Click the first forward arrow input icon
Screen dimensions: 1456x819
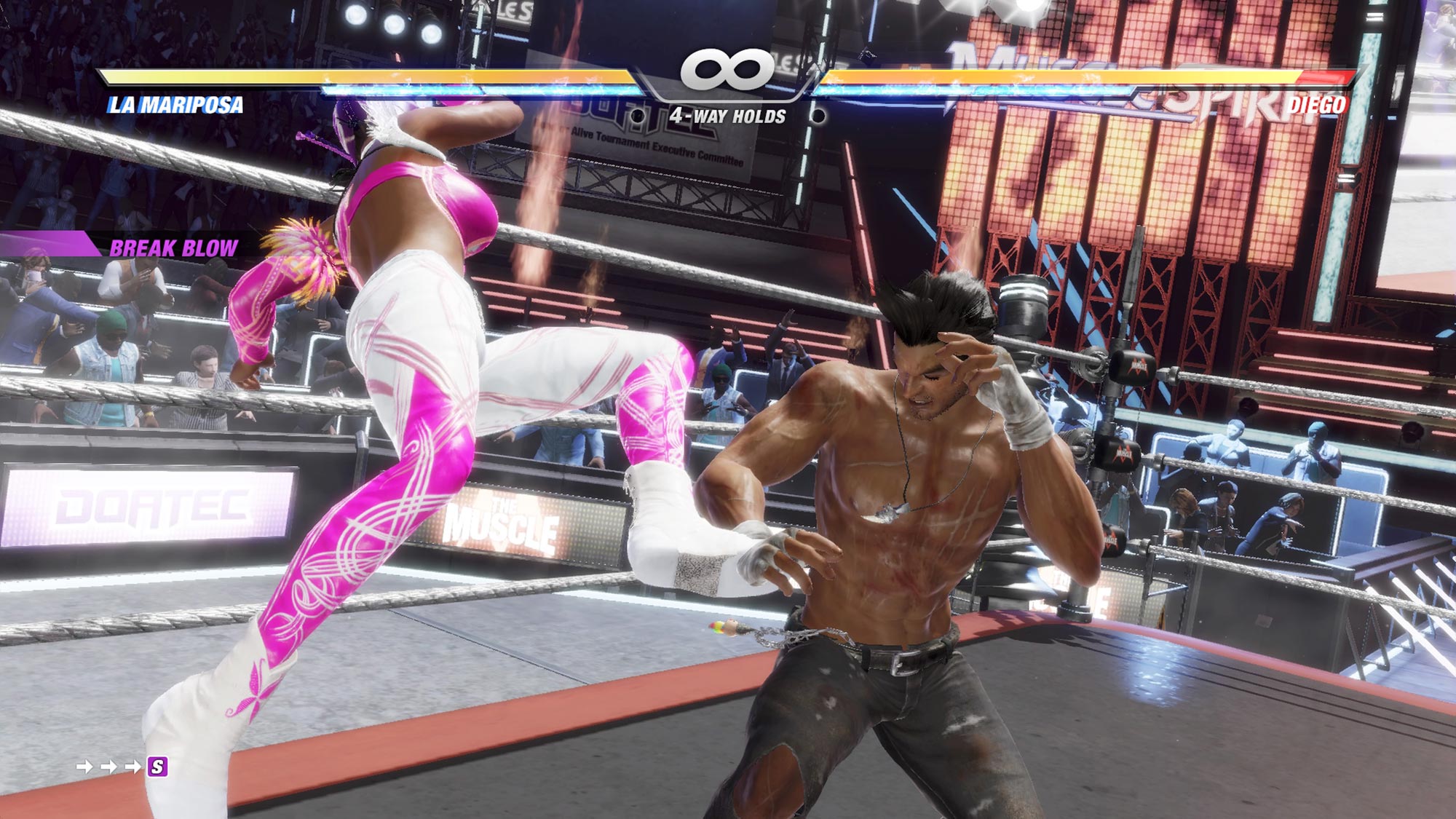coord(84,766)
